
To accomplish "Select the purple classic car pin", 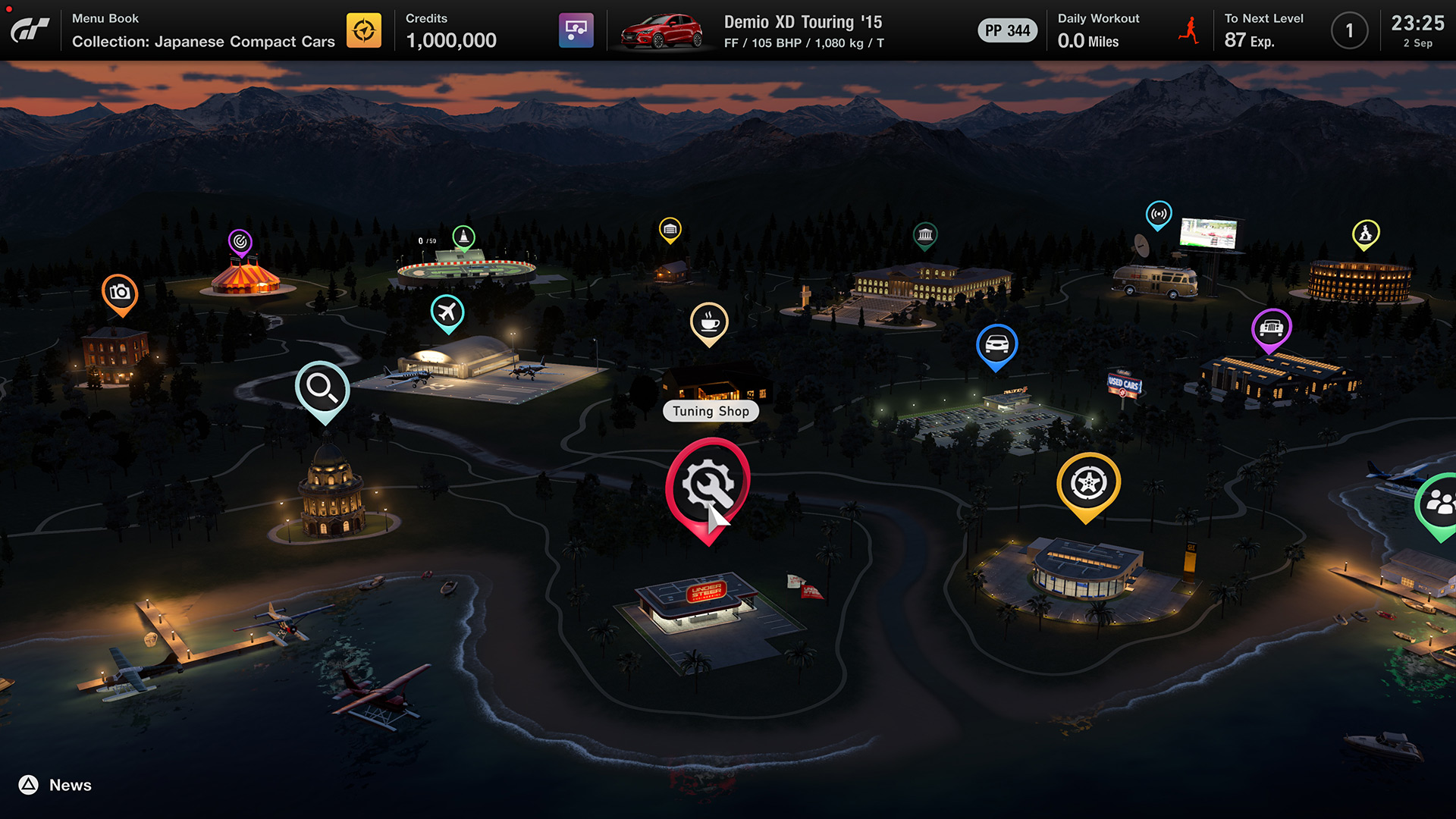I will coord(1271,328).
